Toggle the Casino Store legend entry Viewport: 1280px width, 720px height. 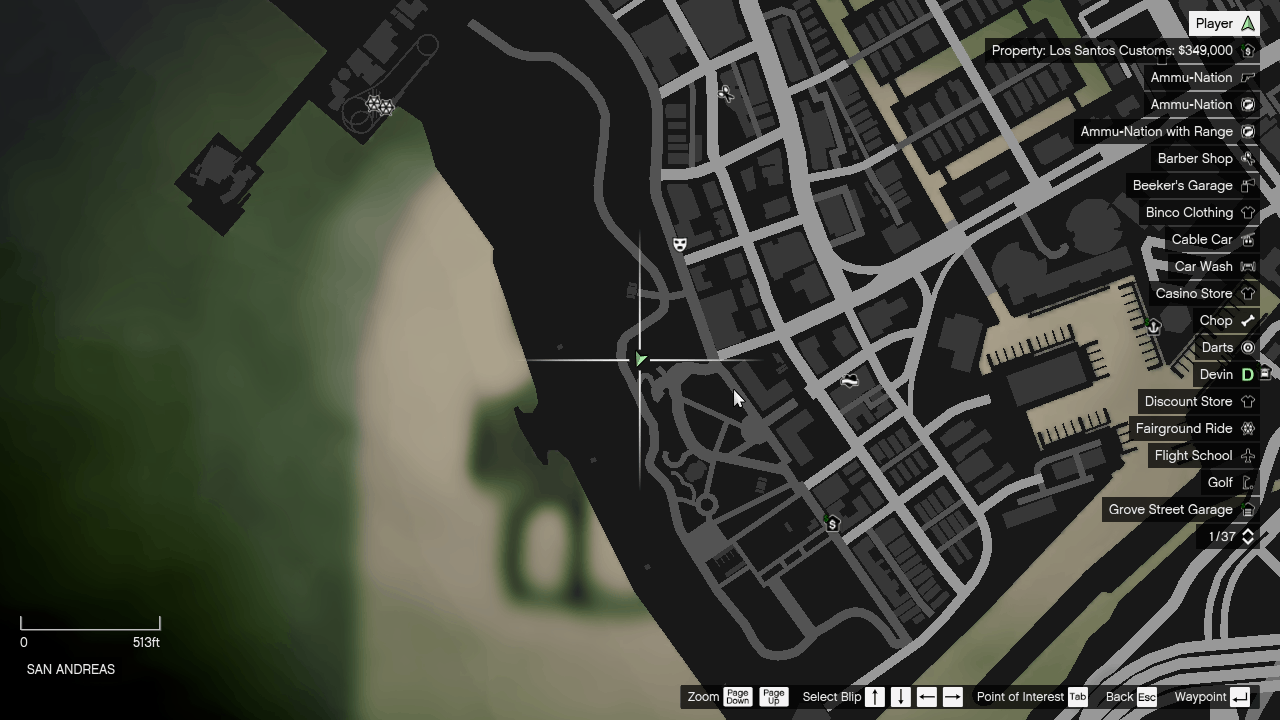[x=1194, y=293]
